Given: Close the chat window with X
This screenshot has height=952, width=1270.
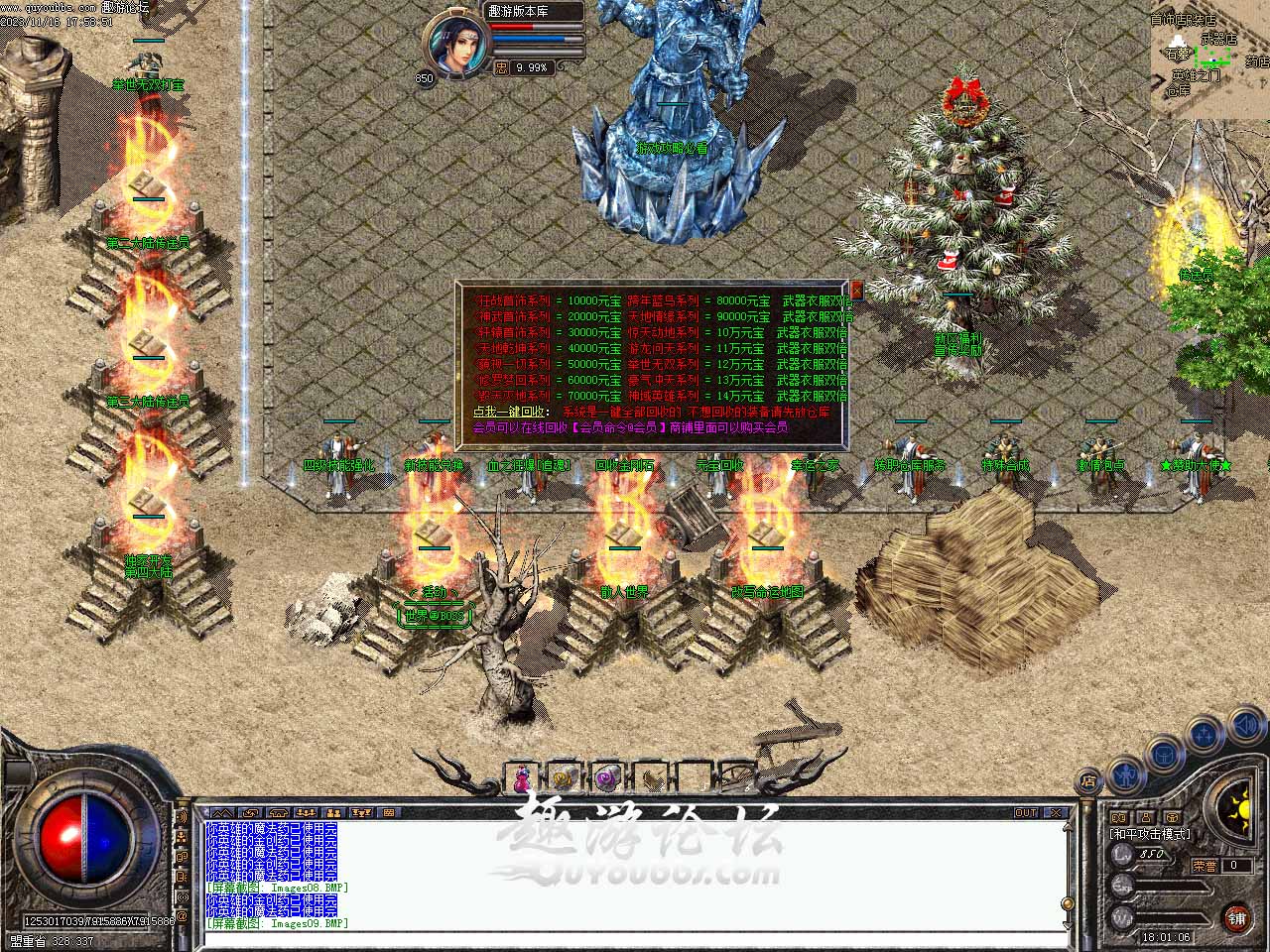Looking at the screenshot, I should click(1056, 812).
